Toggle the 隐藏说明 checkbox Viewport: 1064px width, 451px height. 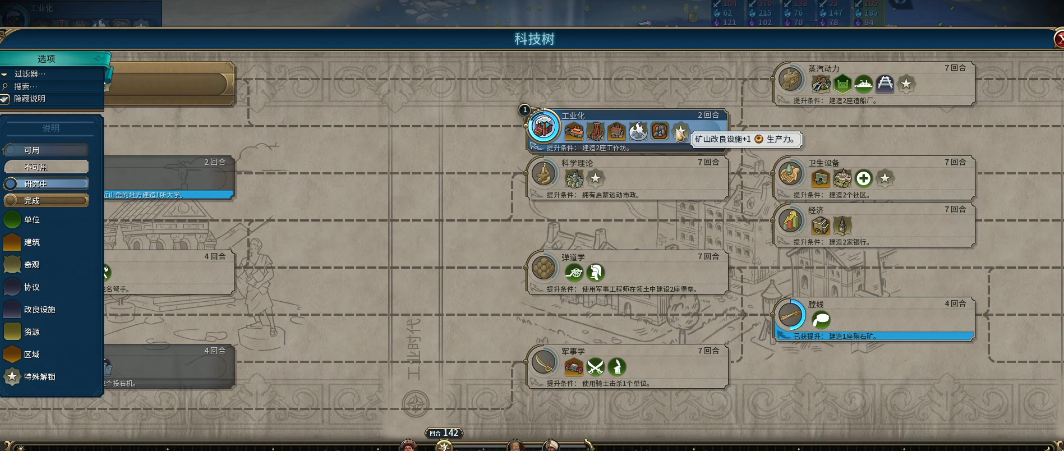5,98
